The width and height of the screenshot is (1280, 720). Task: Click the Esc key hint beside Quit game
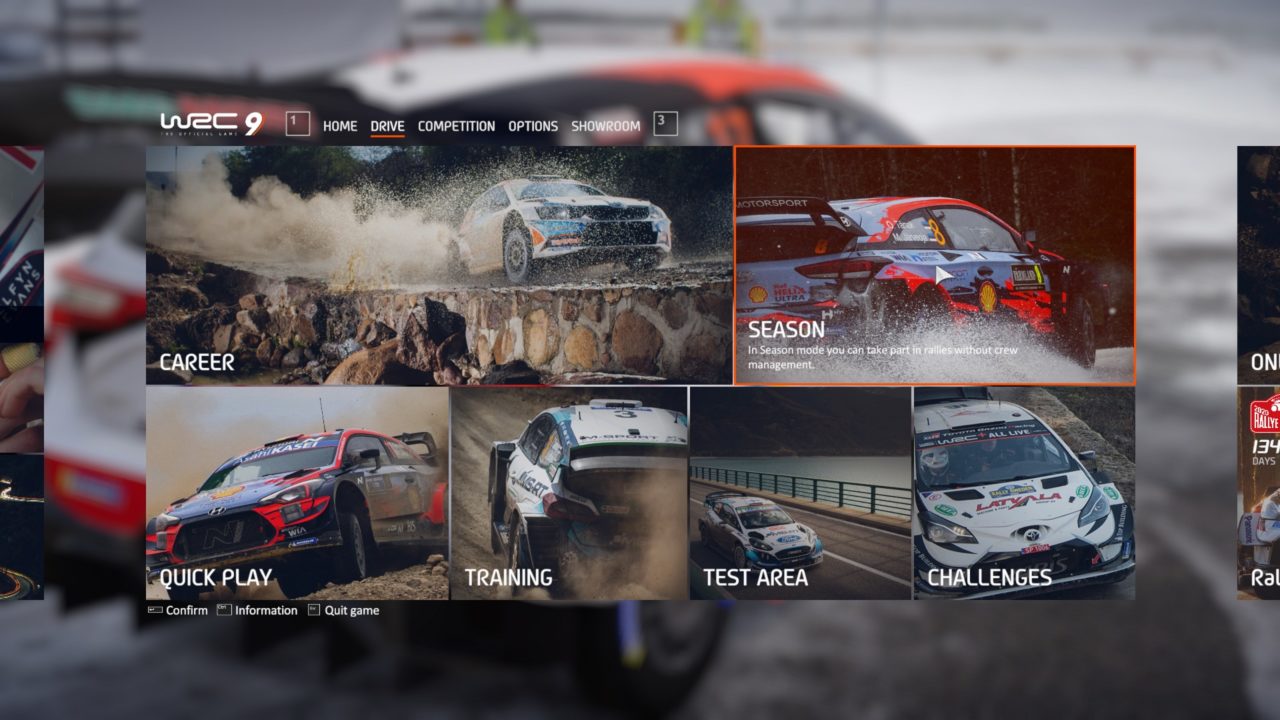315,610
